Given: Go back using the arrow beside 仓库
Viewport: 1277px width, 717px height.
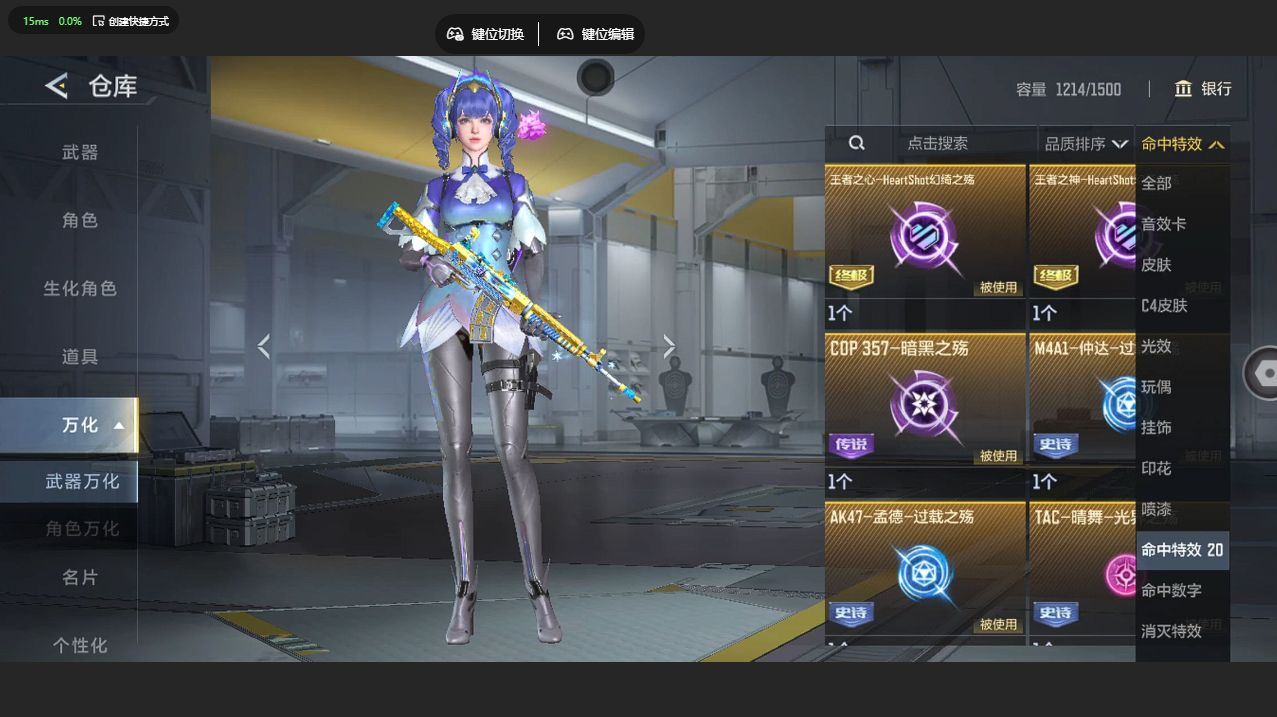Looking at the screenshot, I should pos(57,86).
